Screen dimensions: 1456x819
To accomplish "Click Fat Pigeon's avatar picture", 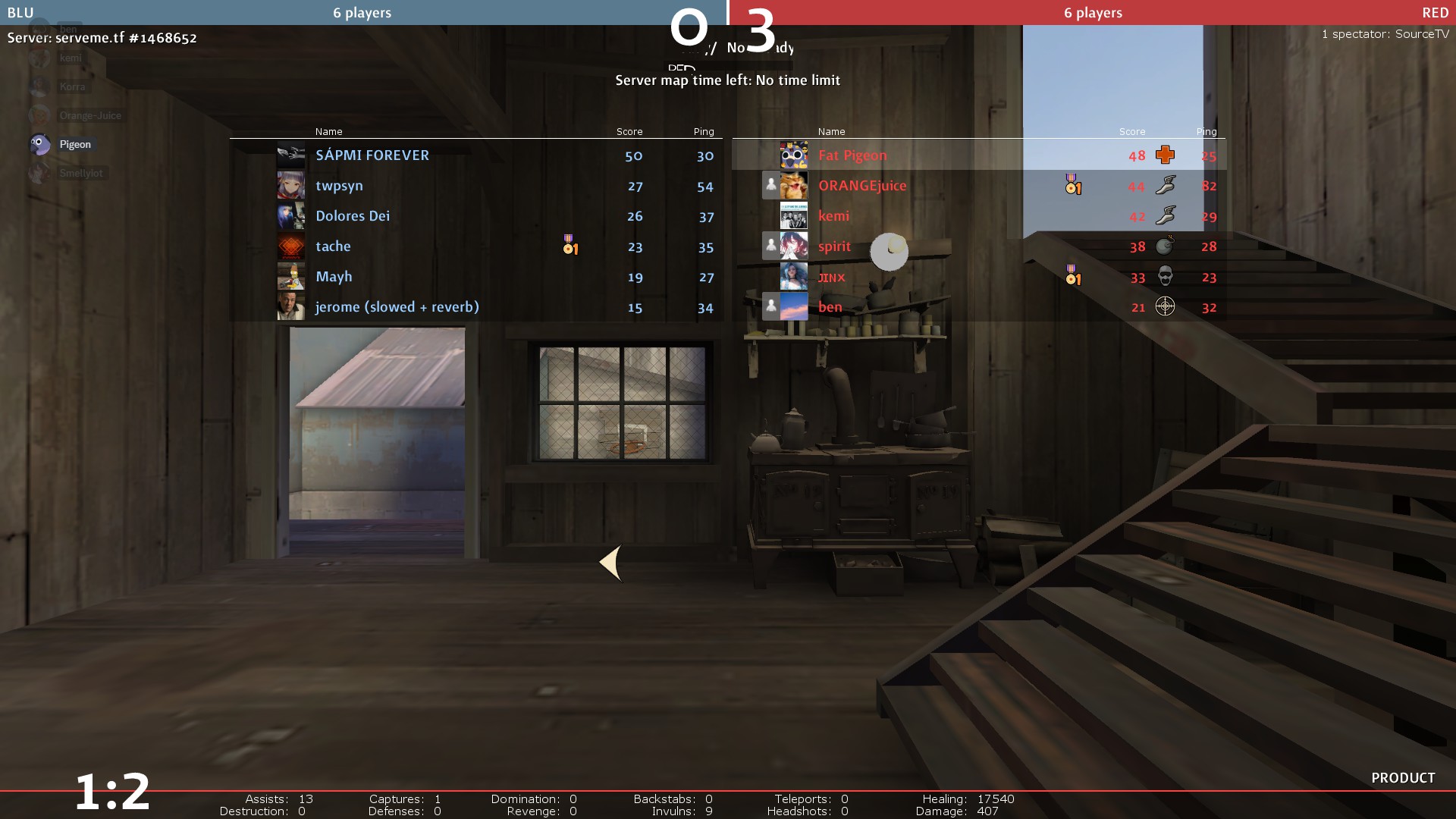I will [x=793, y=155].
